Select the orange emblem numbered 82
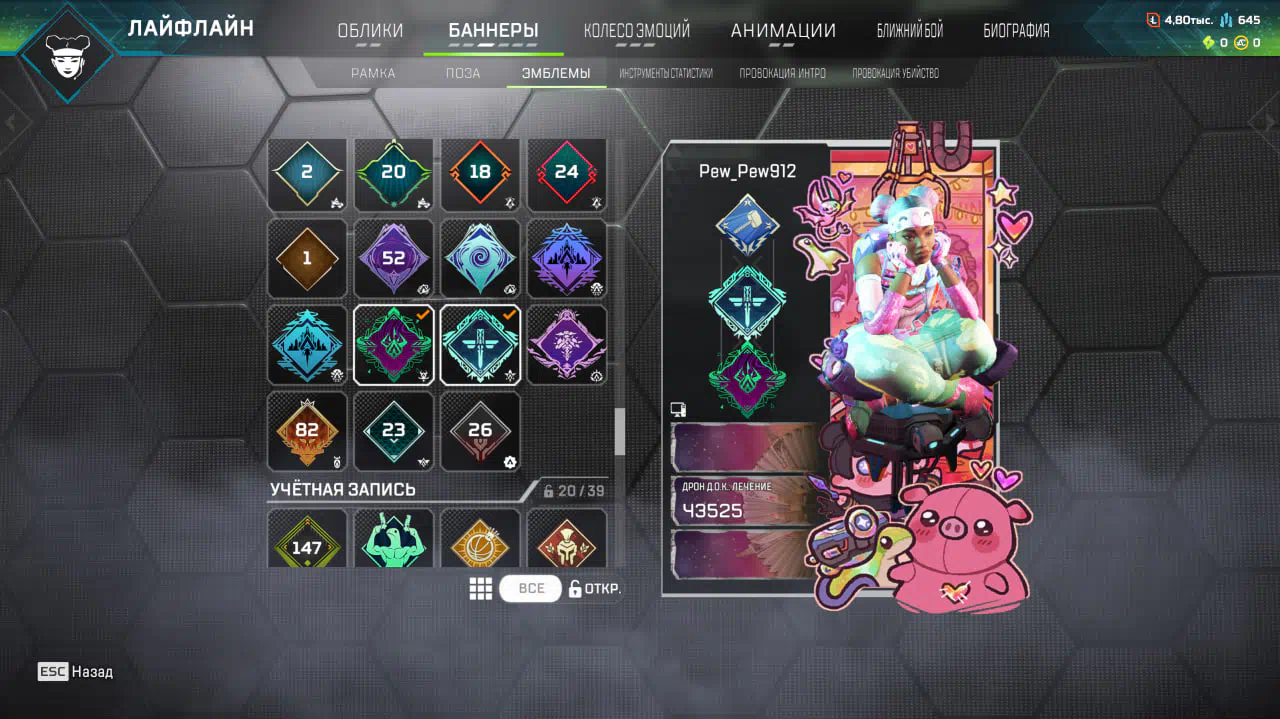This screenshot has width=1280, height=719. pyautogui.click(x=307, y=431)
